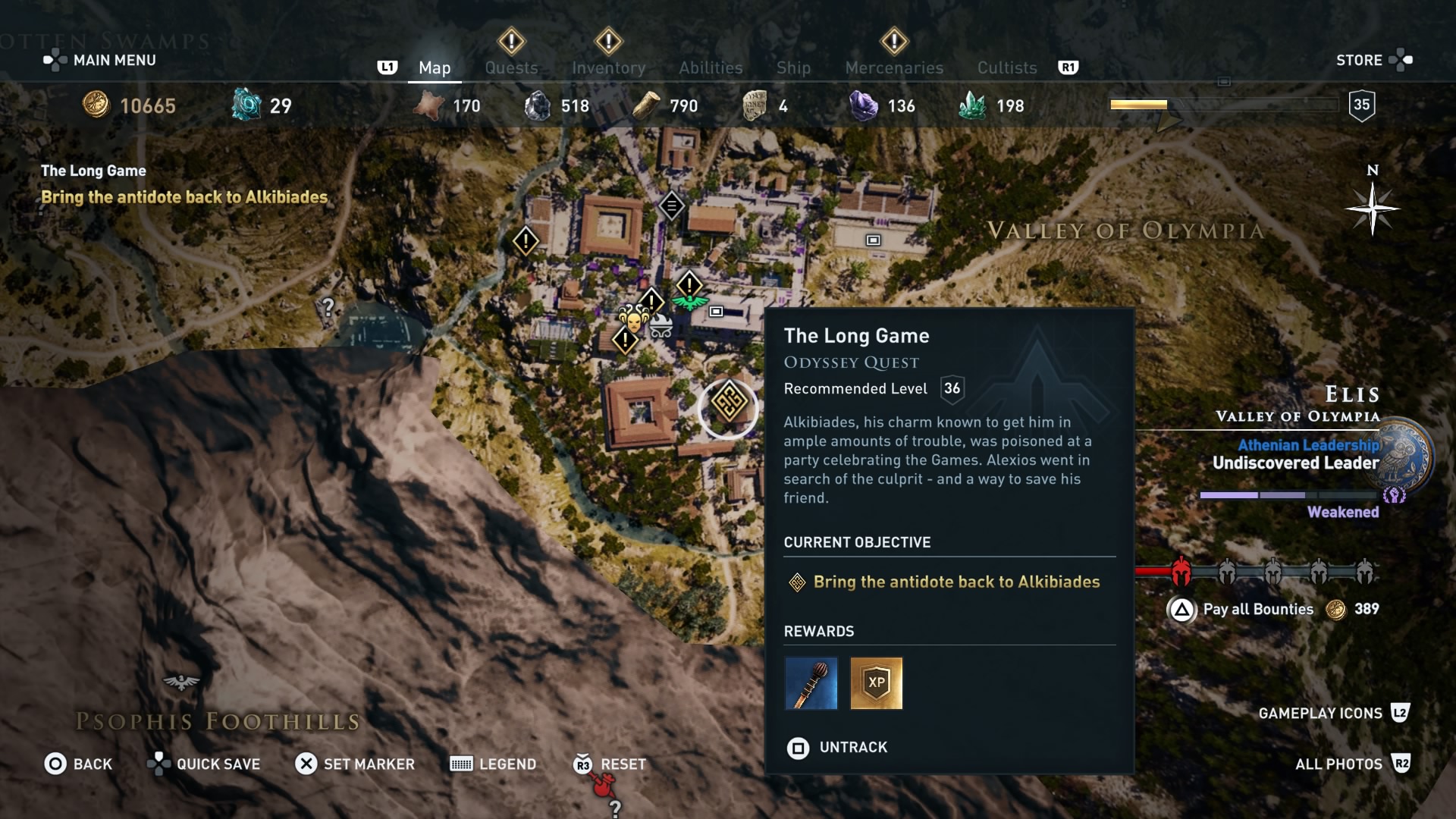The height and width of the screenshot is (819, 1456).
Task: Click the iron metal resource icon
Action: [540, 105]
